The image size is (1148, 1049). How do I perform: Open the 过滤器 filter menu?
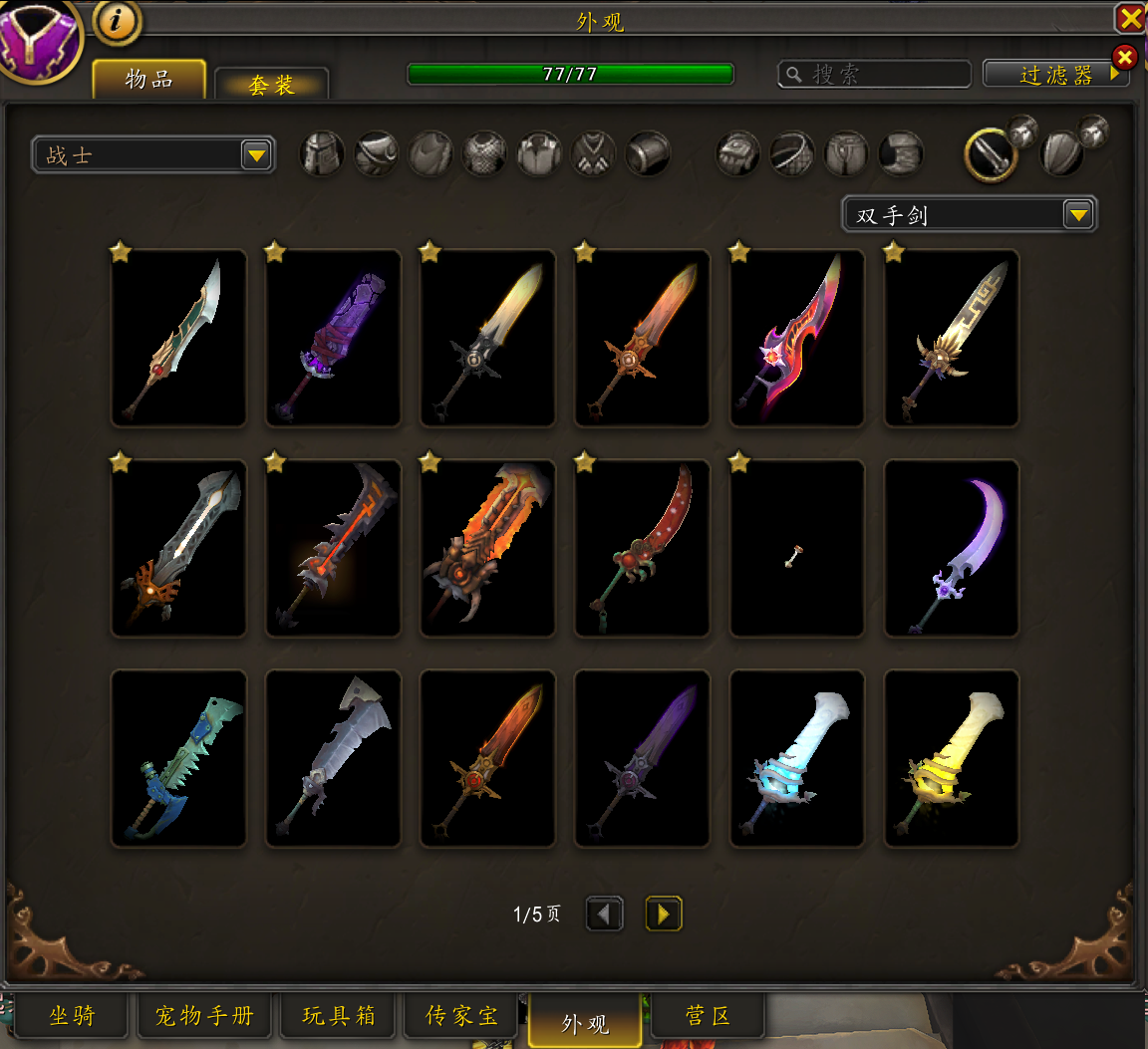[1055, 75]
